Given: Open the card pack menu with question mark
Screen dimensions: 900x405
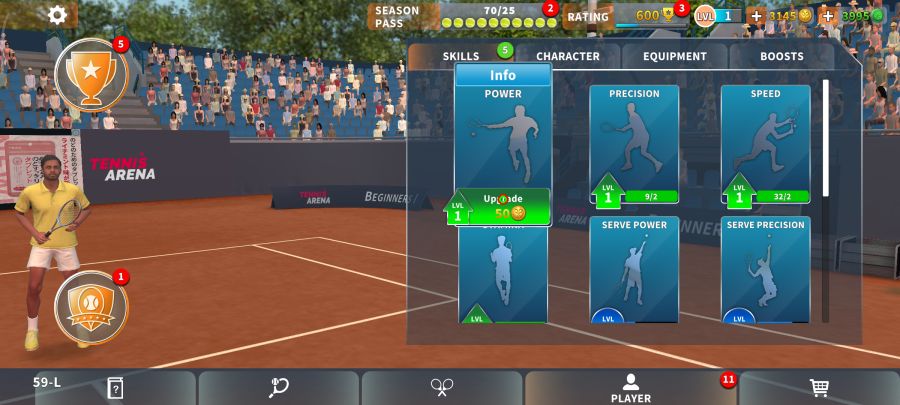Looking at the screenshot, I should pyautogui.click(x=115, y=388).
